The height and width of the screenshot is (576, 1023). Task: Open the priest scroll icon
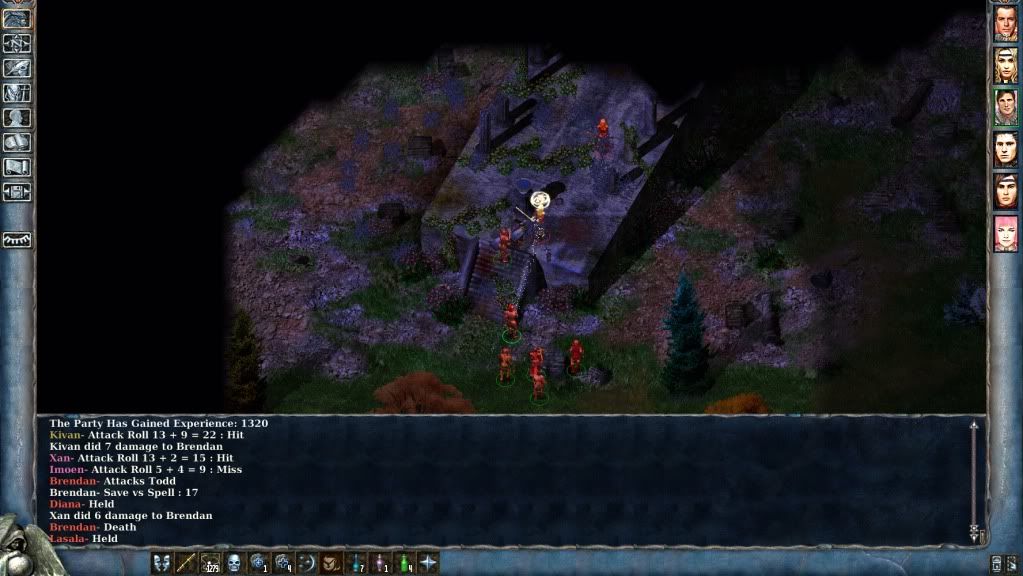pyautogui.click(x=17, y=167)
